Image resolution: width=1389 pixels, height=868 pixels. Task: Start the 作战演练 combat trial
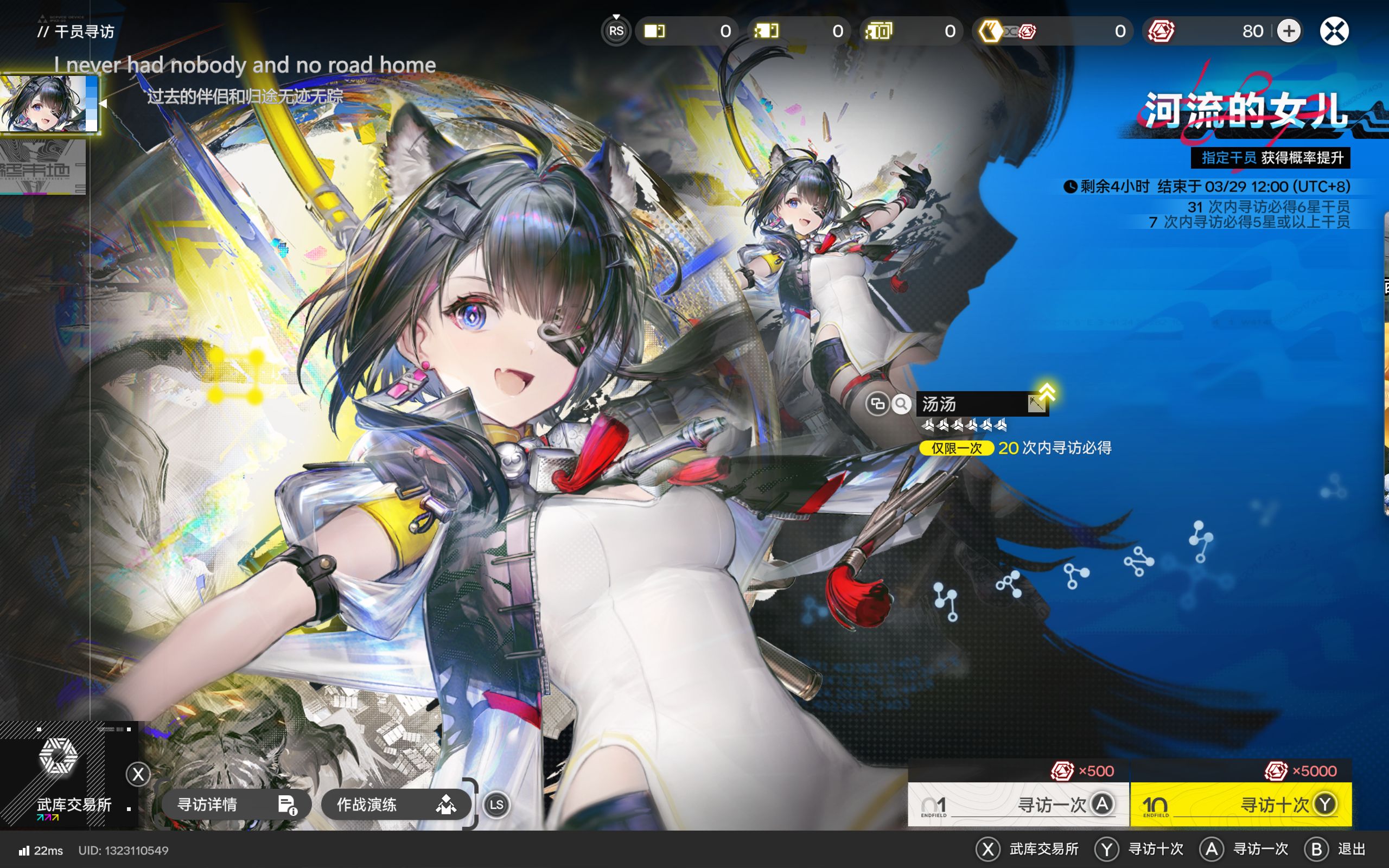point(396,805)
